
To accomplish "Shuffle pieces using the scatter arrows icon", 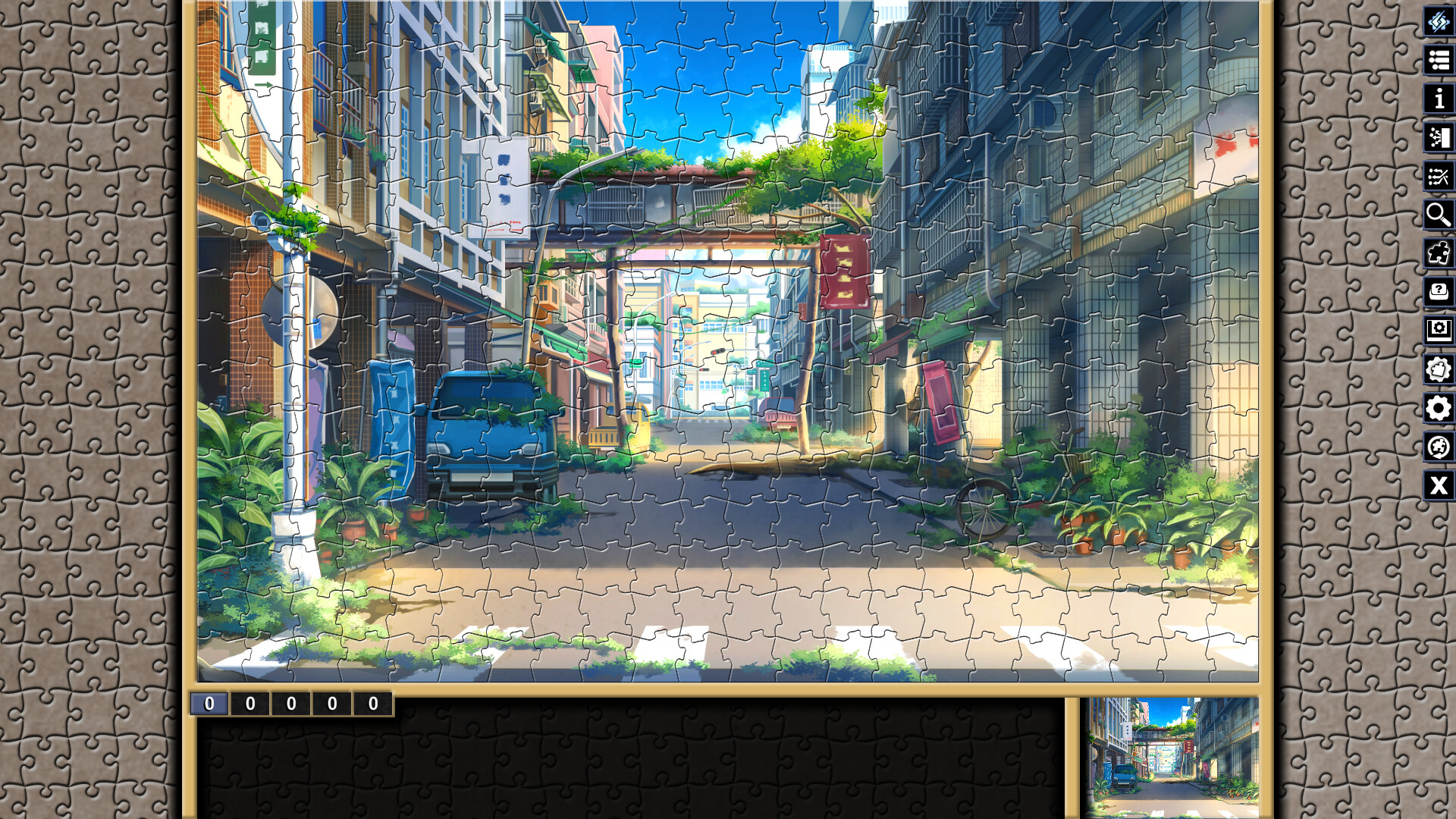I will coord(1436,176).
